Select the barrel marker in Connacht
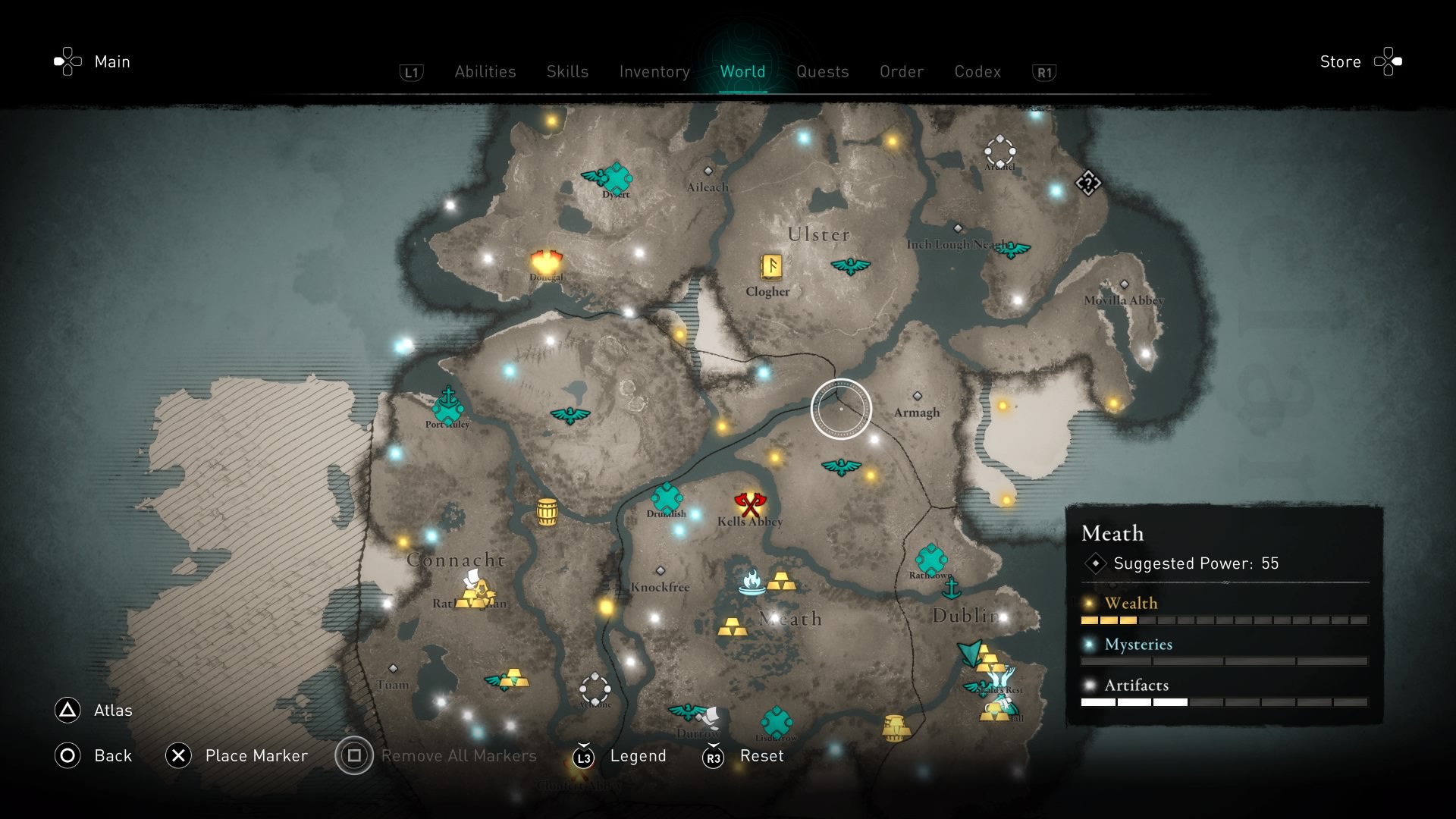This screenshot has width=1456, height=819. click(x=547, y=512)
